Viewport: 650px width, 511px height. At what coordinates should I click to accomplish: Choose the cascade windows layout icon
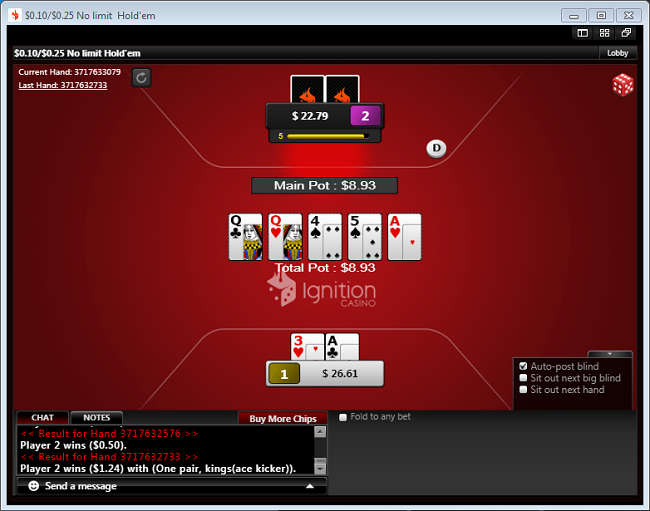click(626, 33)
